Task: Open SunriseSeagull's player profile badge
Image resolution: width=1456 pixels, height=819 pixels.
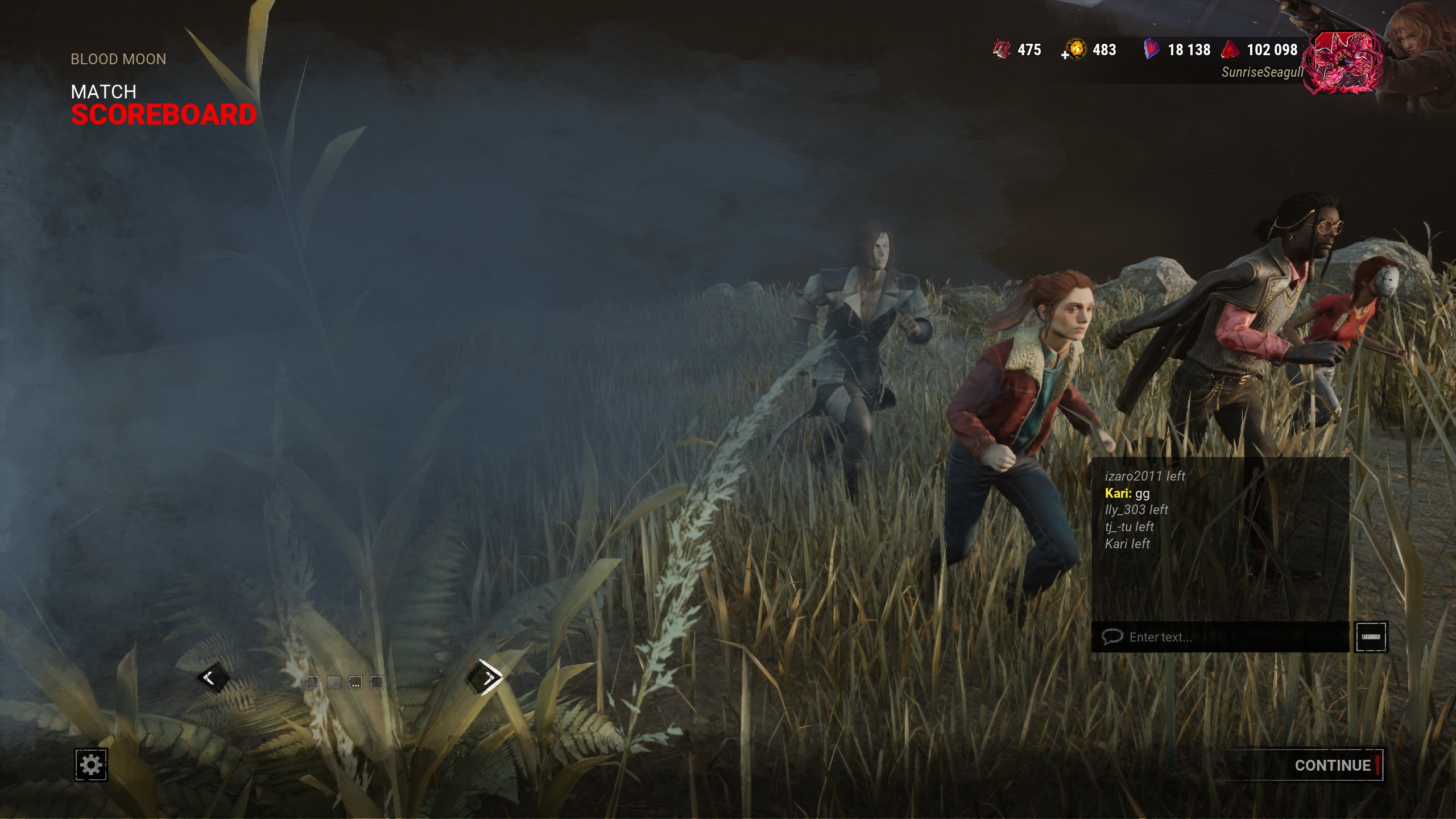Action: coord(1342,63)
